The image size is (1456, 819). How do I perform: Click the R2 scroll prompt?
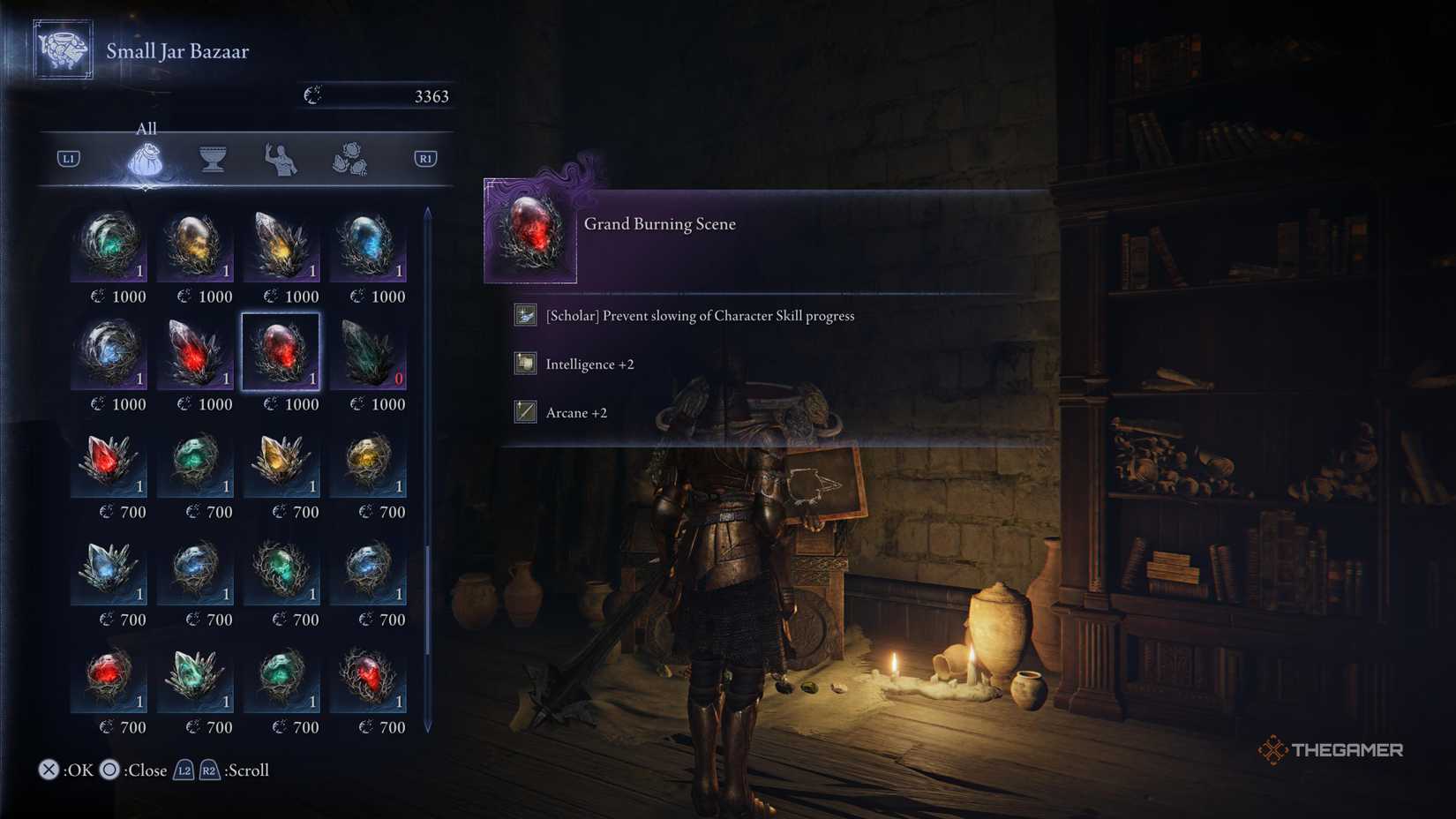tap(210, 770)
